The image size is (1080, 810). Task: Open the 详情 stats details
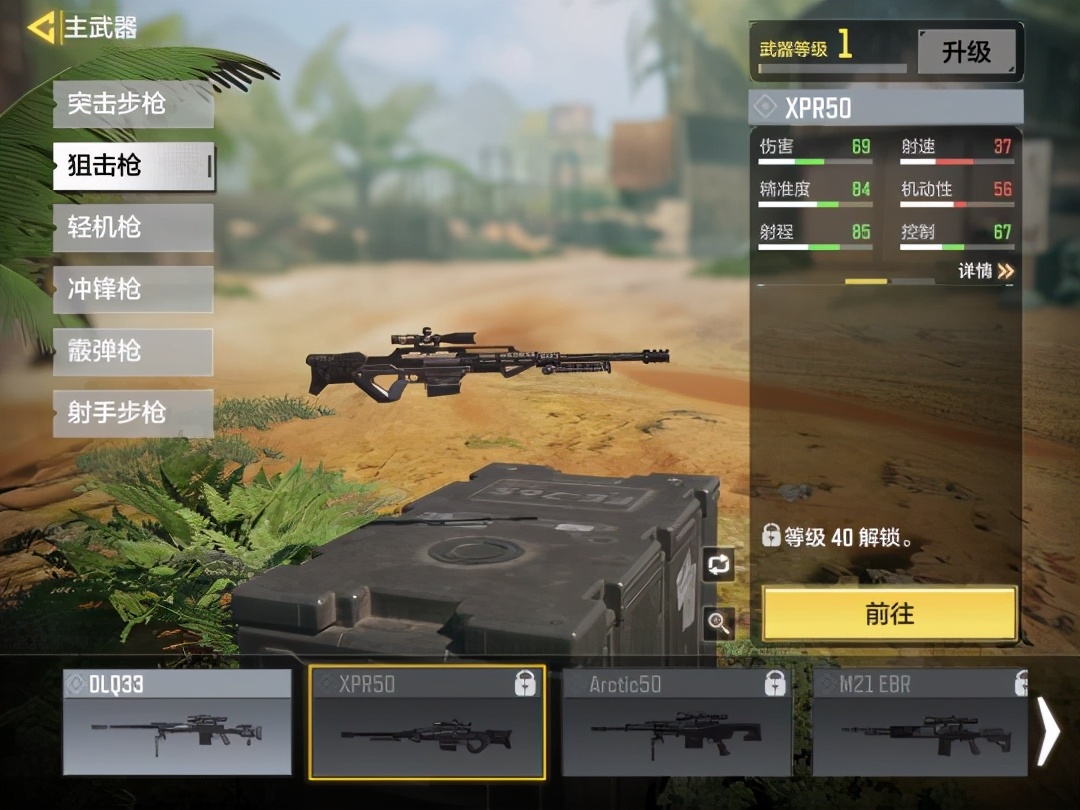tap(986, 271)
